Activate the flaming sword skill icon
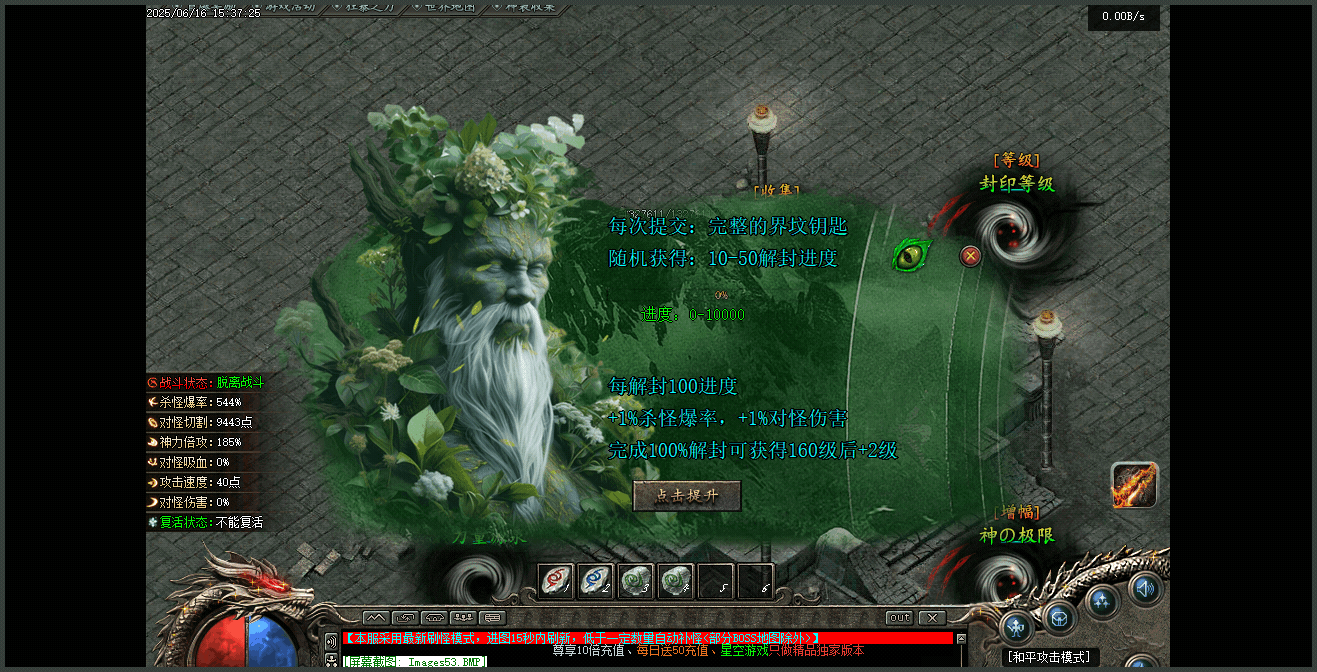1317x672 pixels. [1134, 485]
